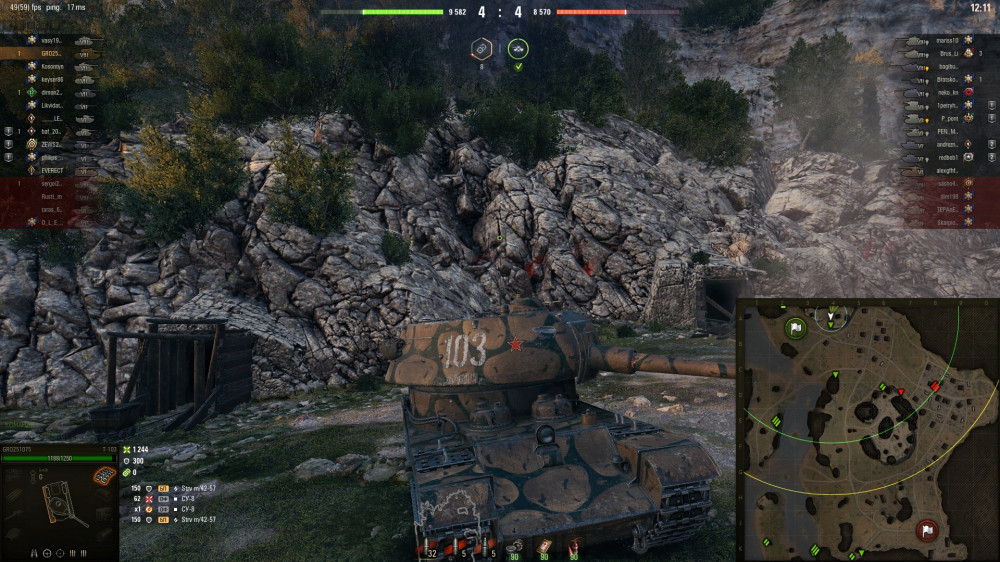1000x562 pixels.
Task: Click the tank icon with green checkmark
Action: point(518,49)
